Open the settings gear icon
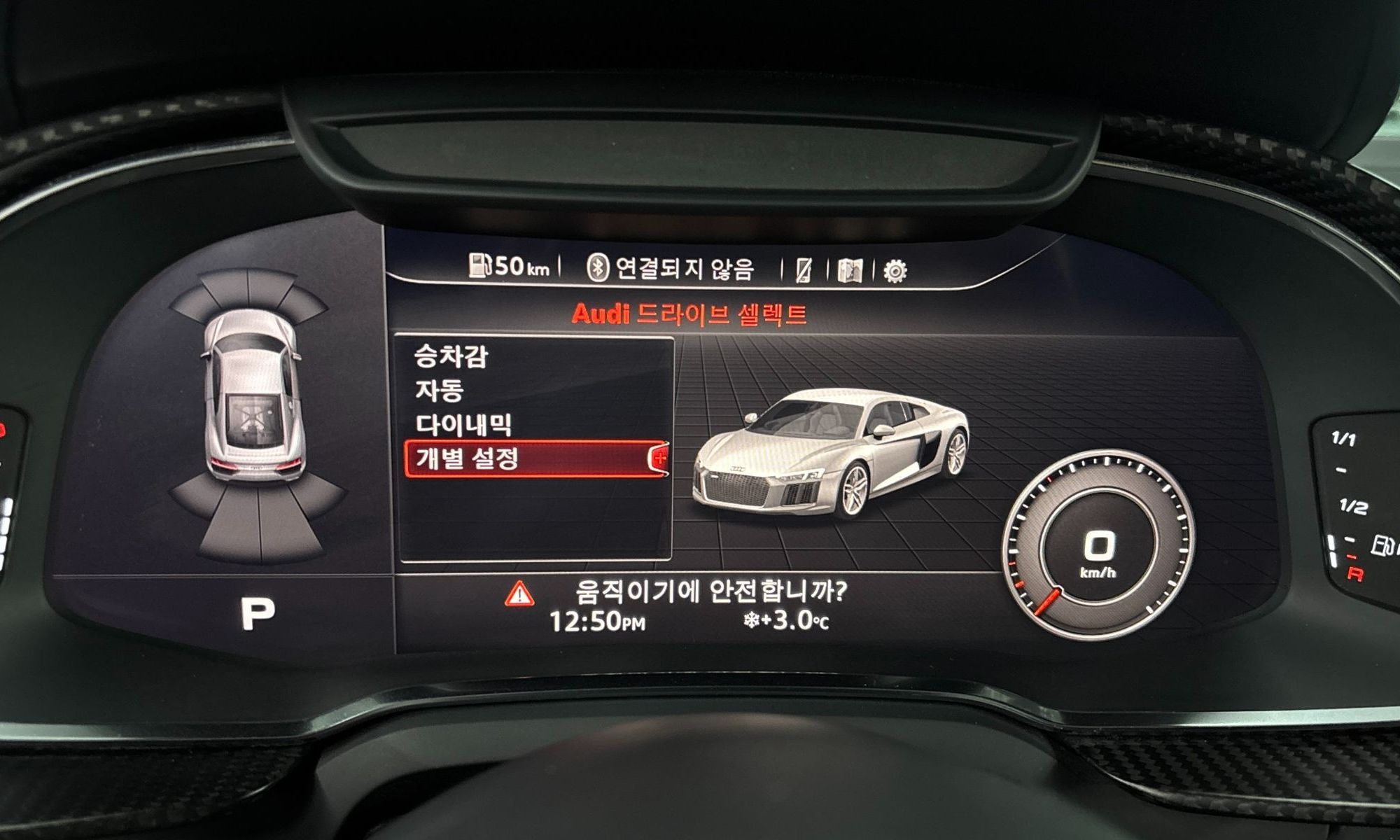 [895, 270]
